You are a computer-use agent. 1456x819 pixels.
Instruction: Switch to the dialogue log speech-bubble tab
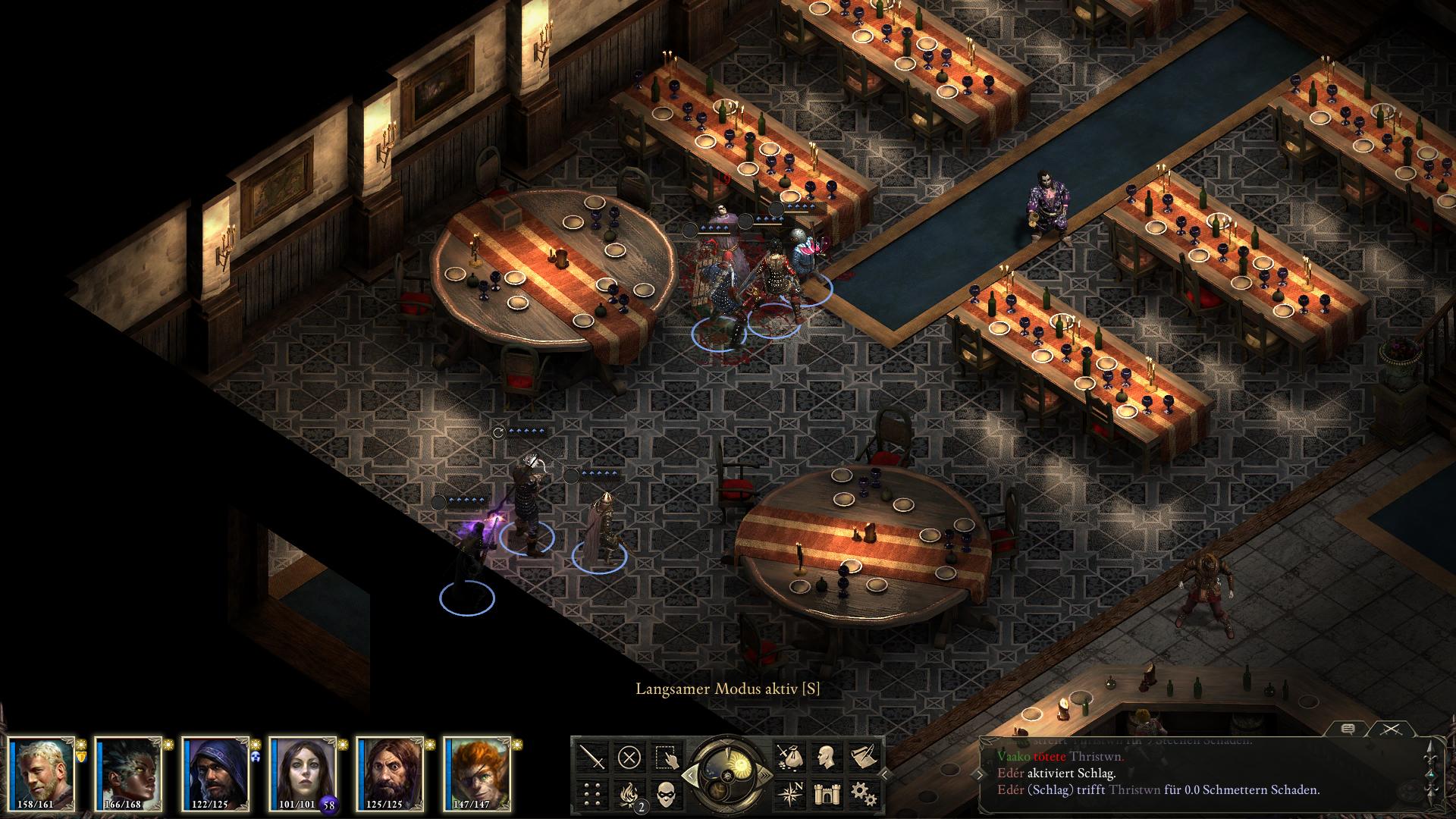[x=1348, y=729]
